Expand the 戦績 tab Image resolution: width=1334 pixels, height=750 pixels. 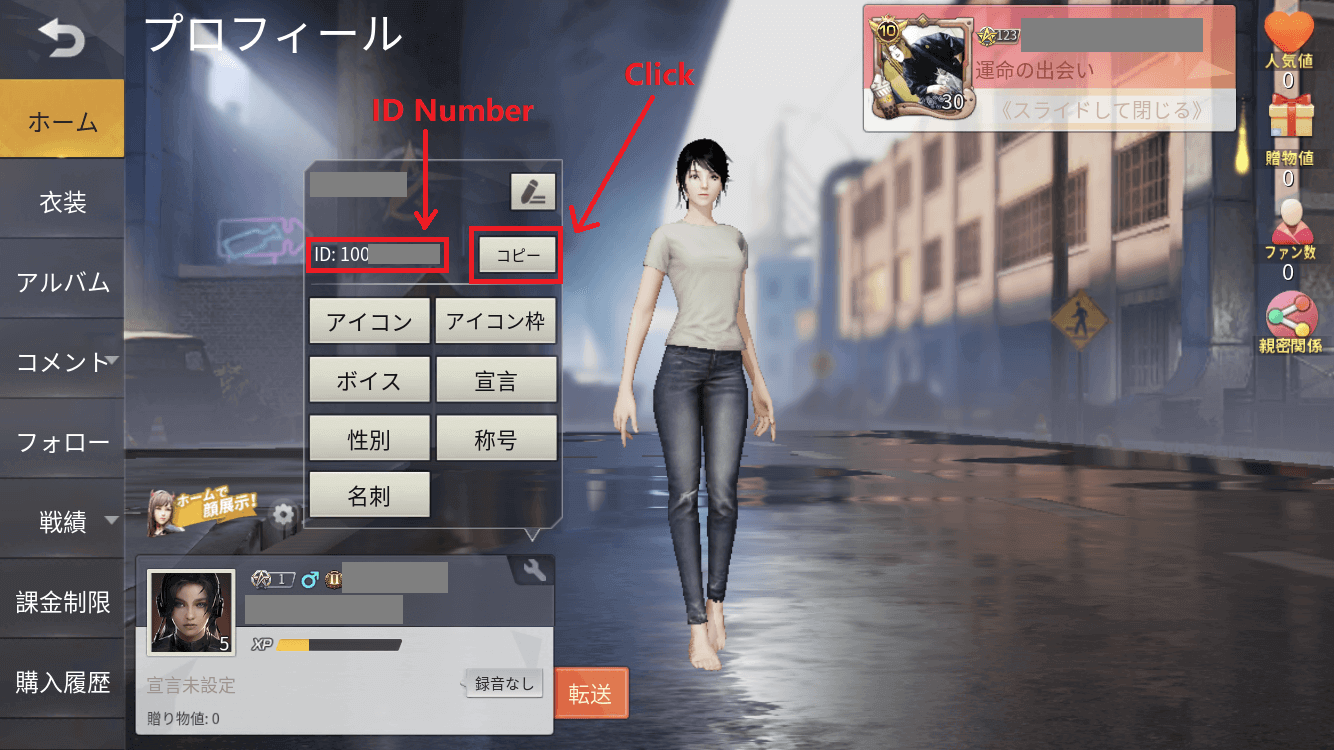click(62, 521)
